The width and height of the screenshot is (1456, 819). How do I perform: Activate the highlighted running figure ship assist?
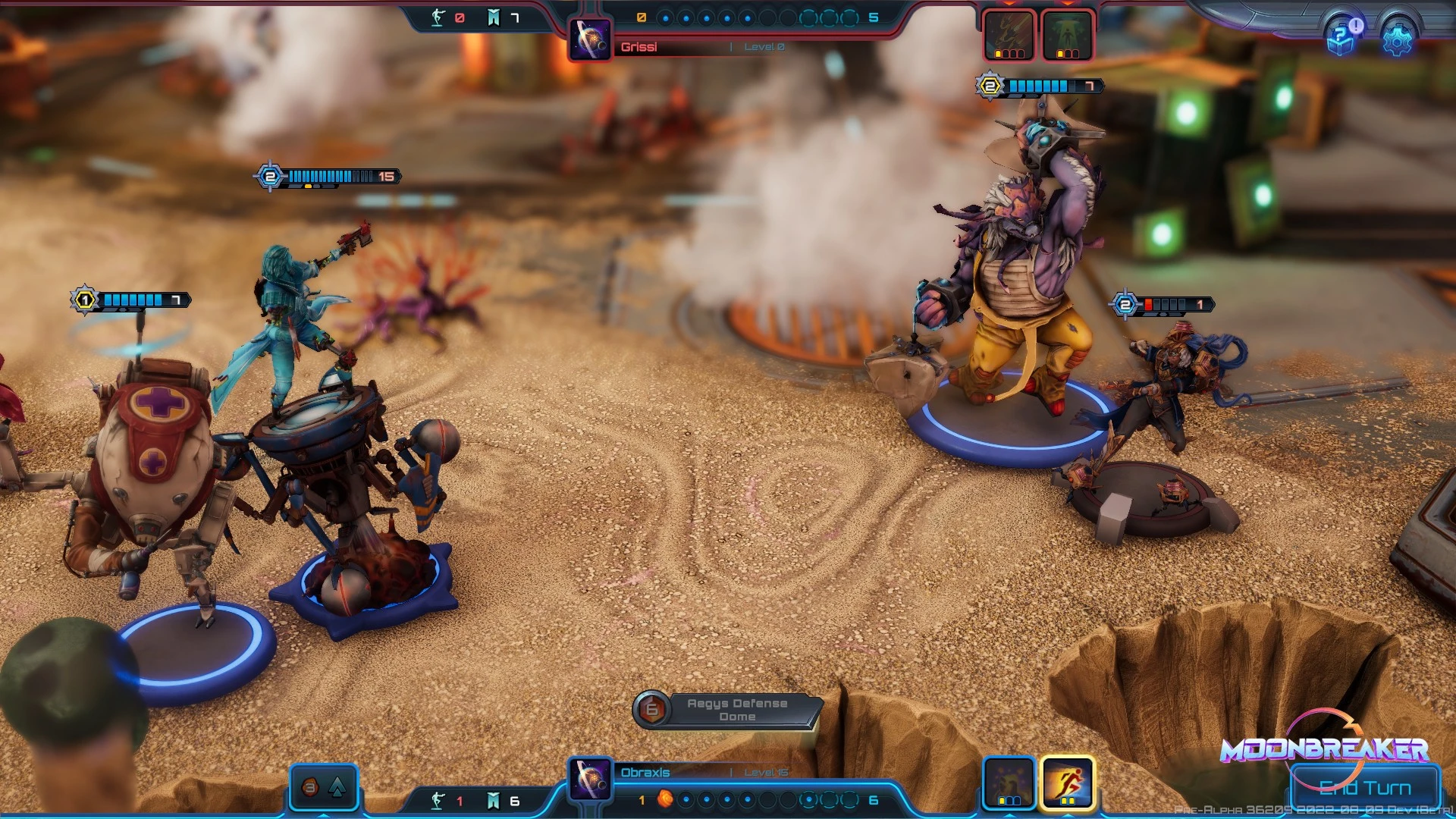click(1067, 782)
